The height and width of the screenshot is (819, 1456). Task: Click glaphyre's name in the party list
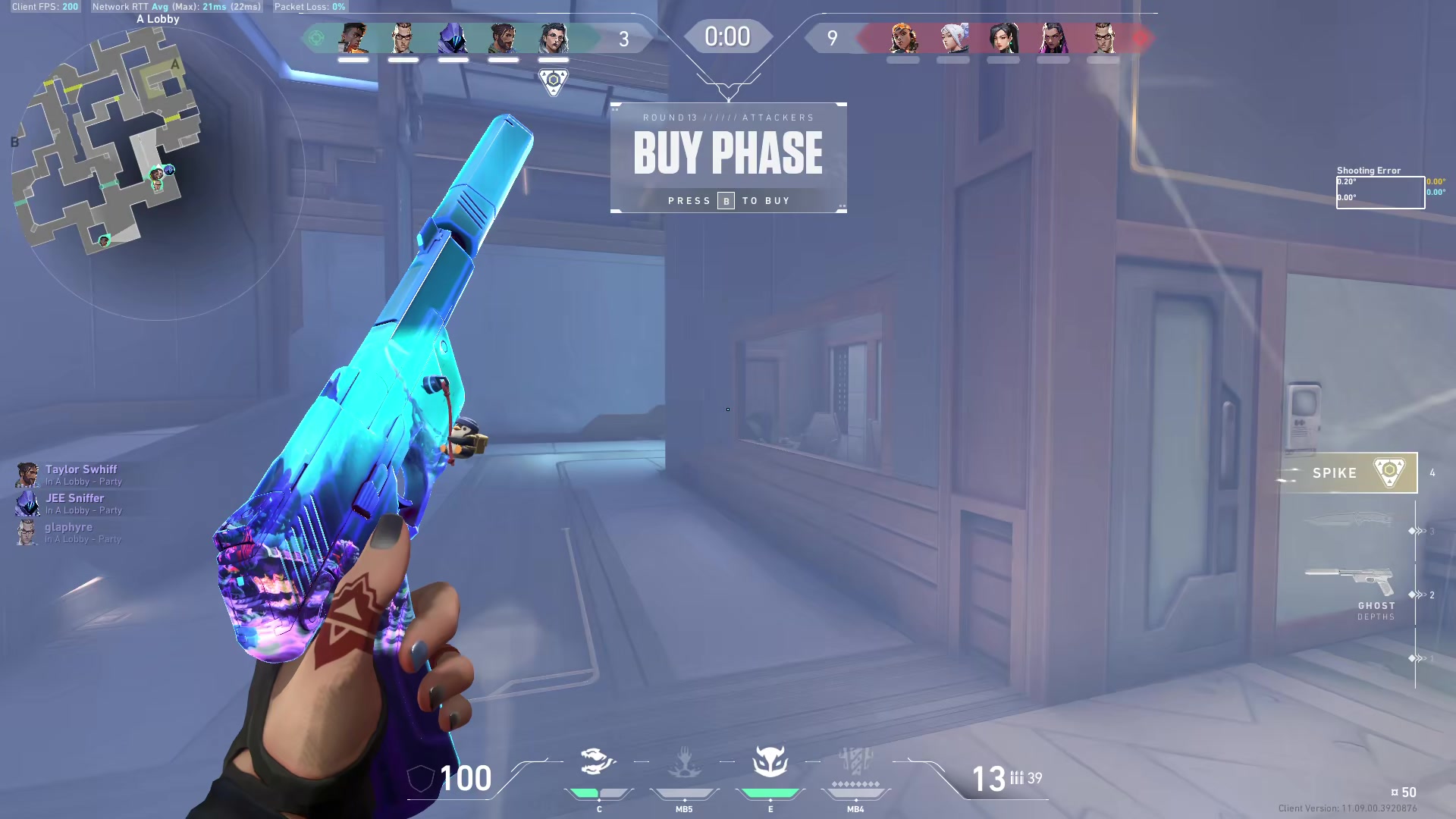70,526
